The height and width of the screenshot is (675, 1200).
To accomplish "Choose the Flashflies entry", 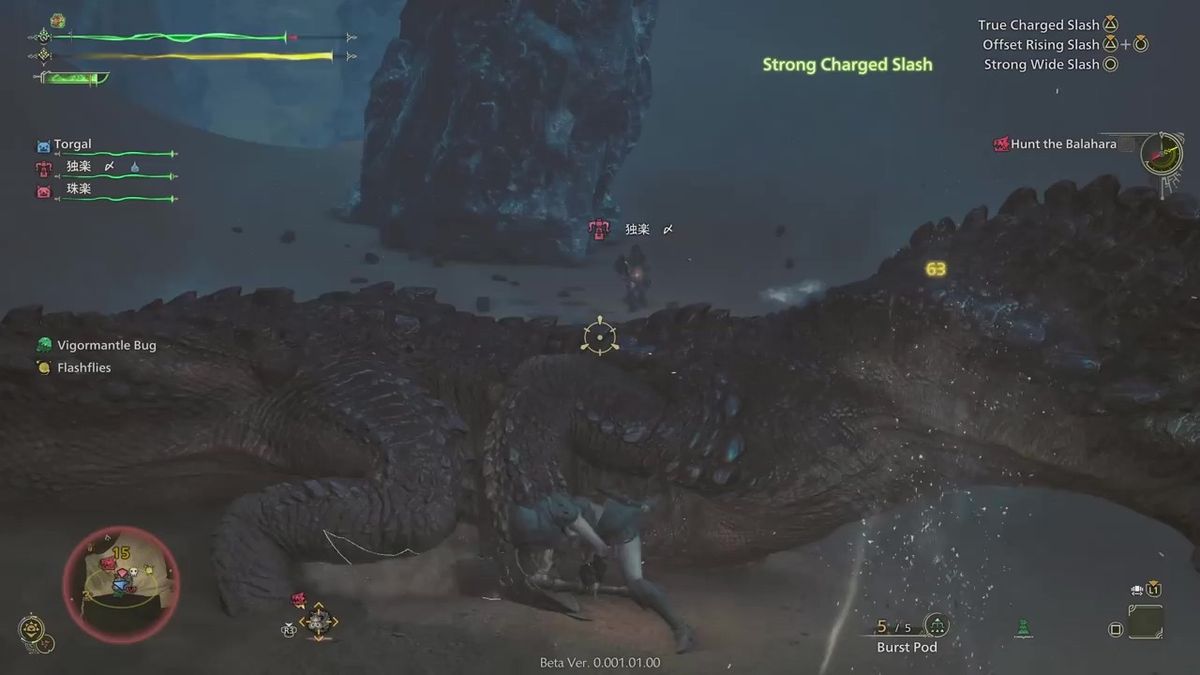I will [84, 367].
